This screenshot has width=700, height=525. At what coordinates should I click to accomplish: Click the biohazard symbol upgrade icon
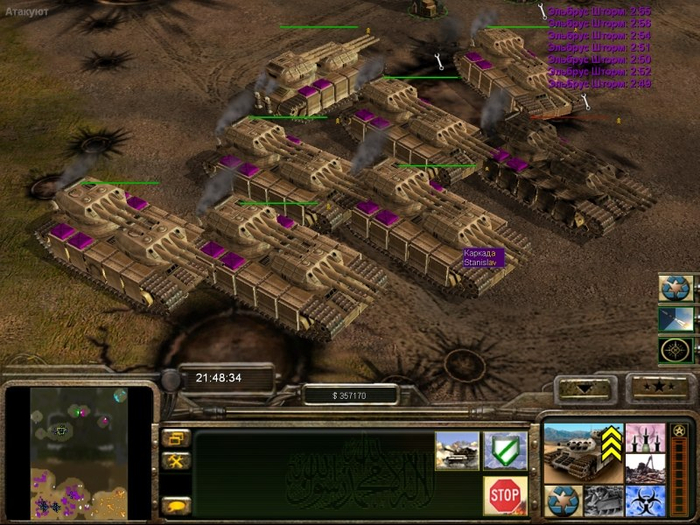point(644,500)
